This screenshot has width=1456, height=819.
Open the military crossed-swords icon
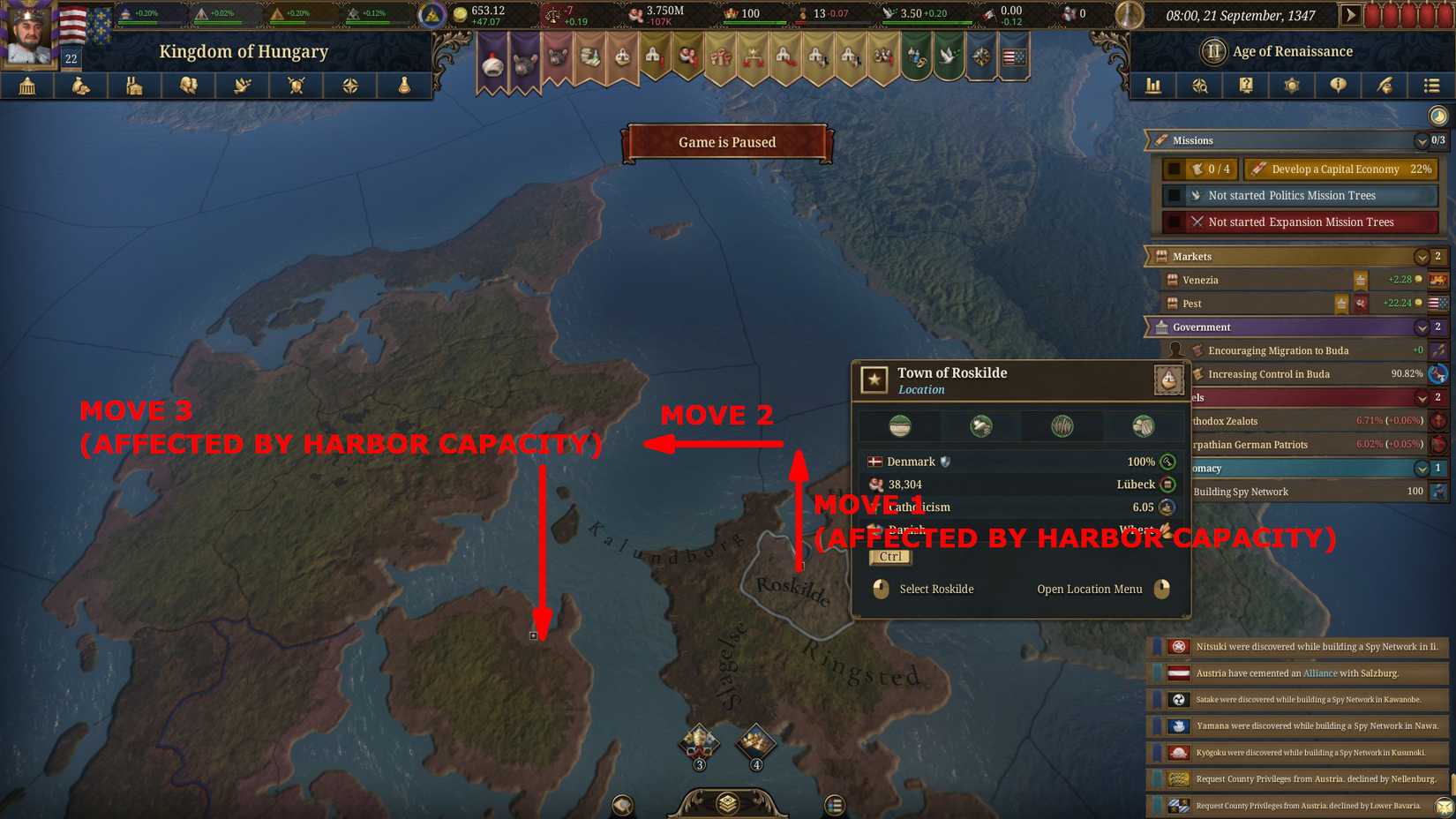[295, 86]
